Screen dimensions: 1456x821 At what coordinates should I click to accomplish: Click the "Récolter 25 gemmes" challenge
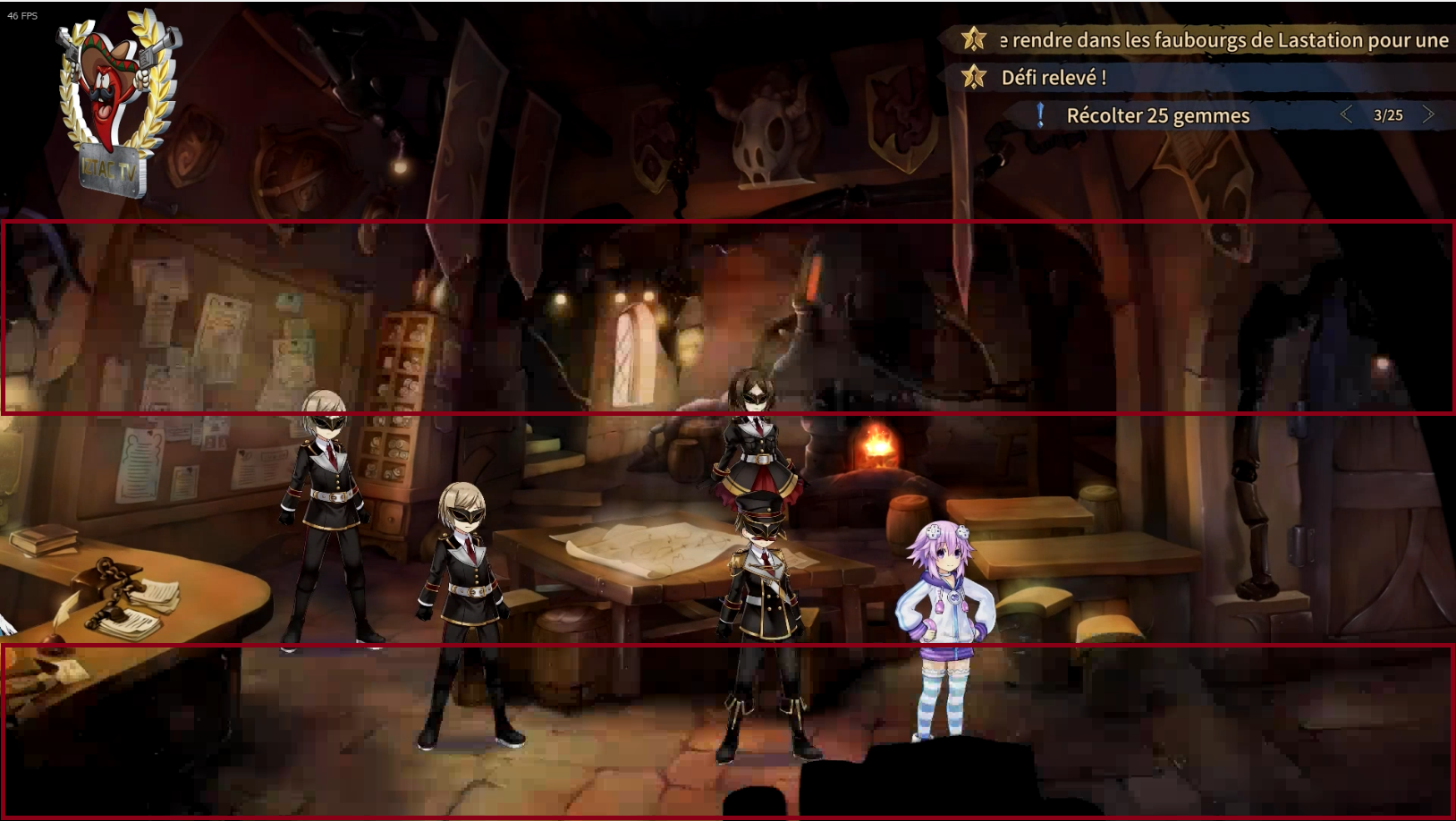click(1157, 116)
